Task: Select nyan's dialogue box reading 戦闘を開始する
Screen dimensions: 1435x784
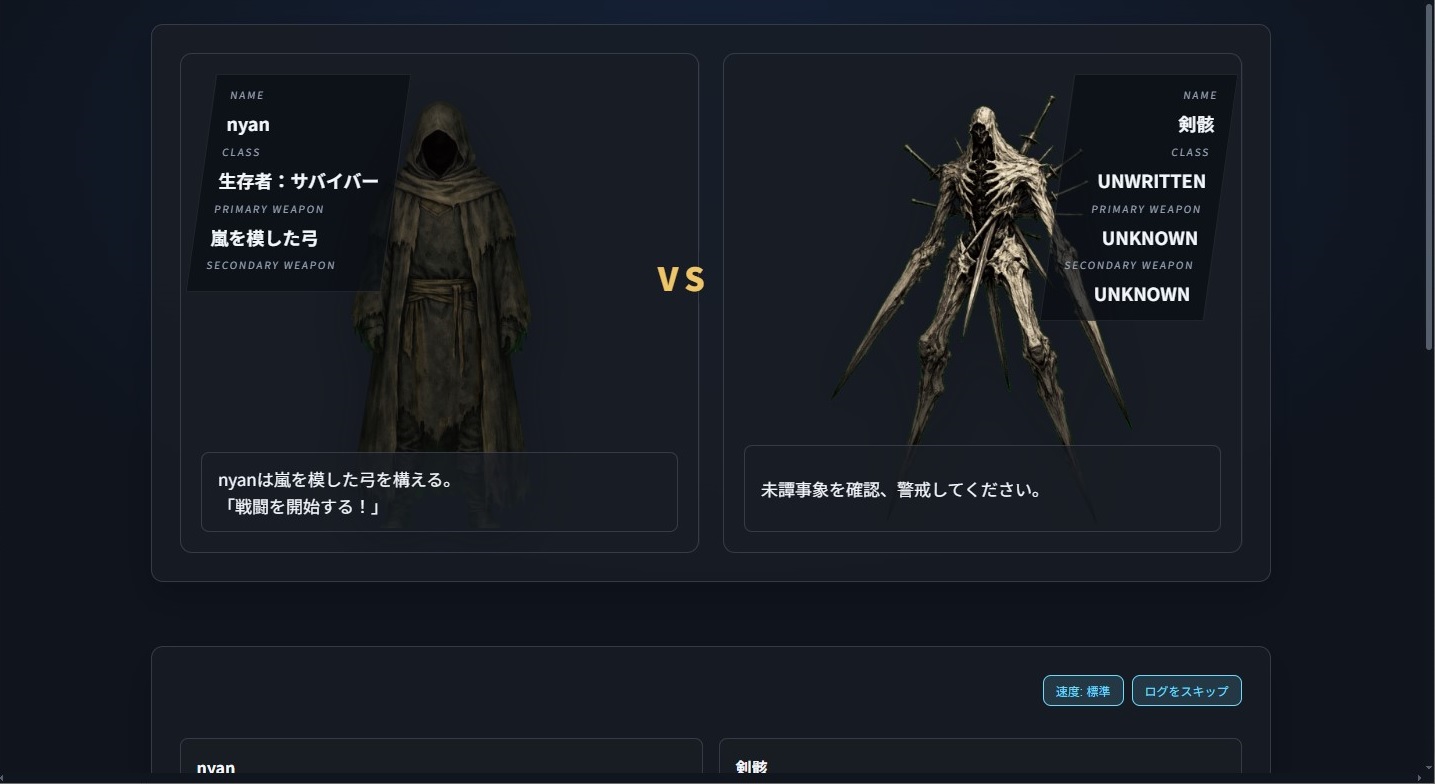Action: (440, 492)
